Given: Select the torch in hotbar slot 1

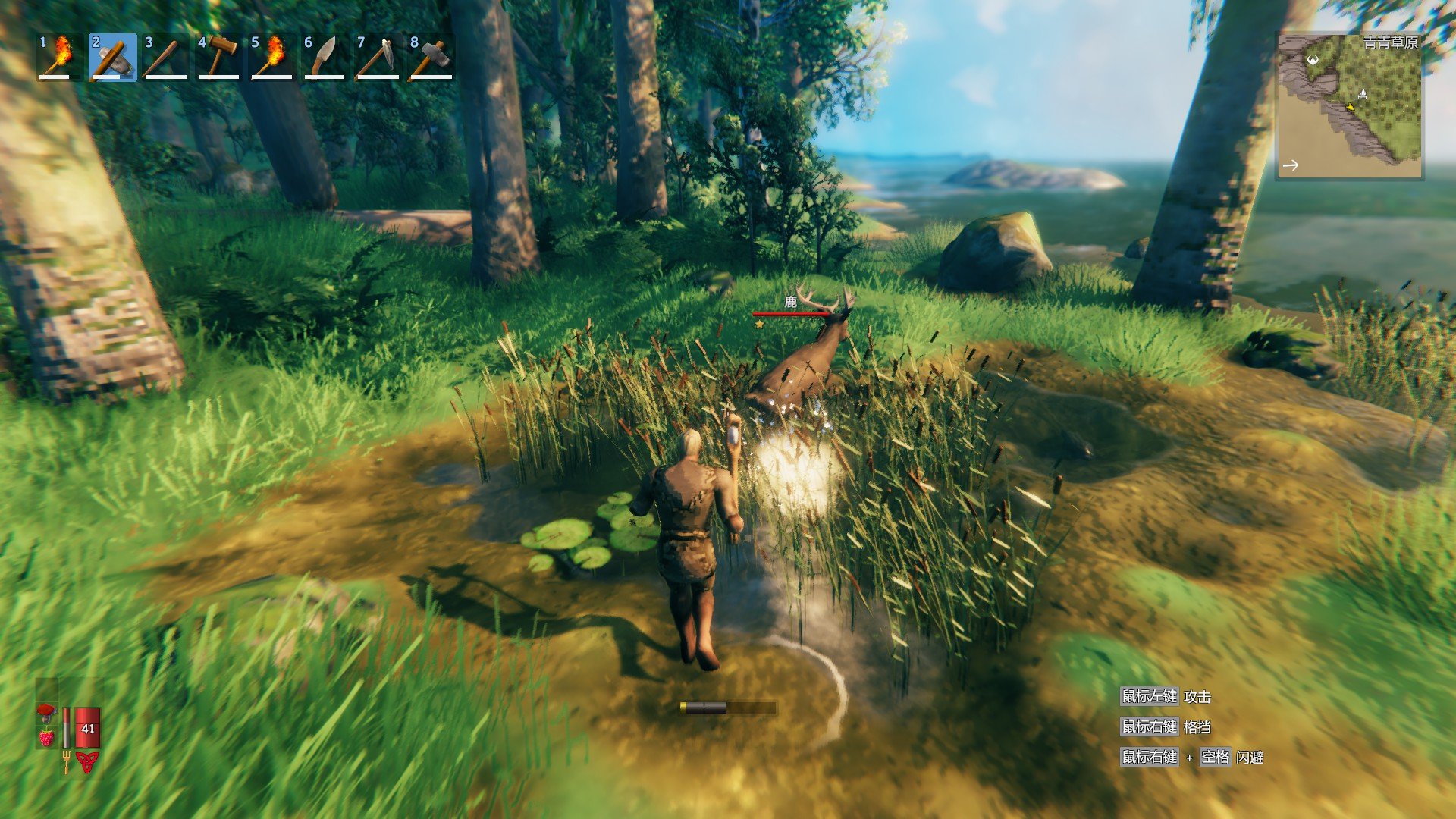Looking at the screenshot, I should click(59, 57).
